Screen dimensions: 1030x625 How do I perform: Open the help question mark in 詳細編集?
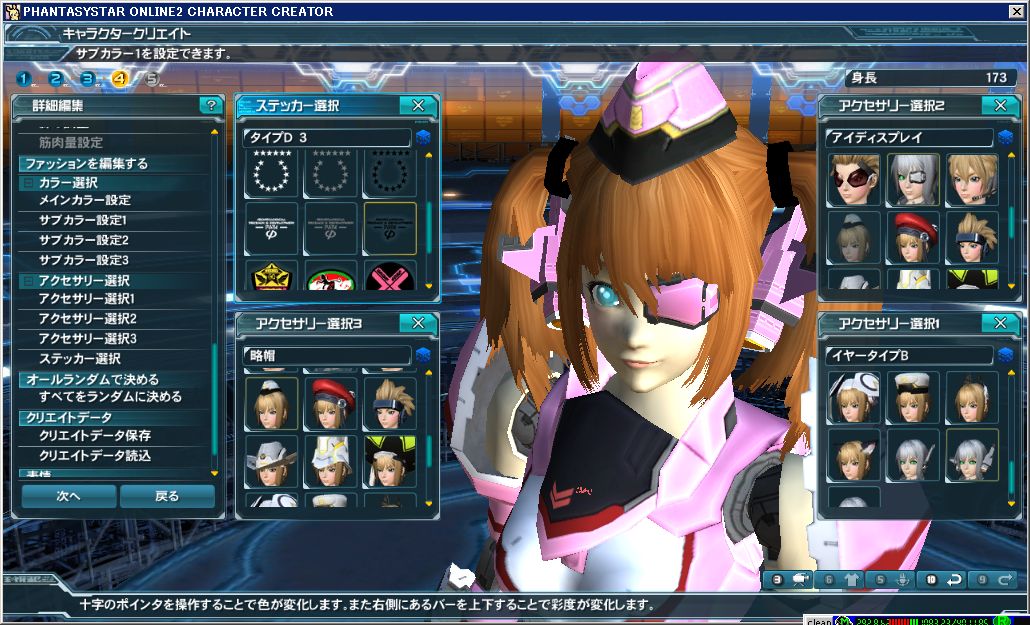click(210, 105)
